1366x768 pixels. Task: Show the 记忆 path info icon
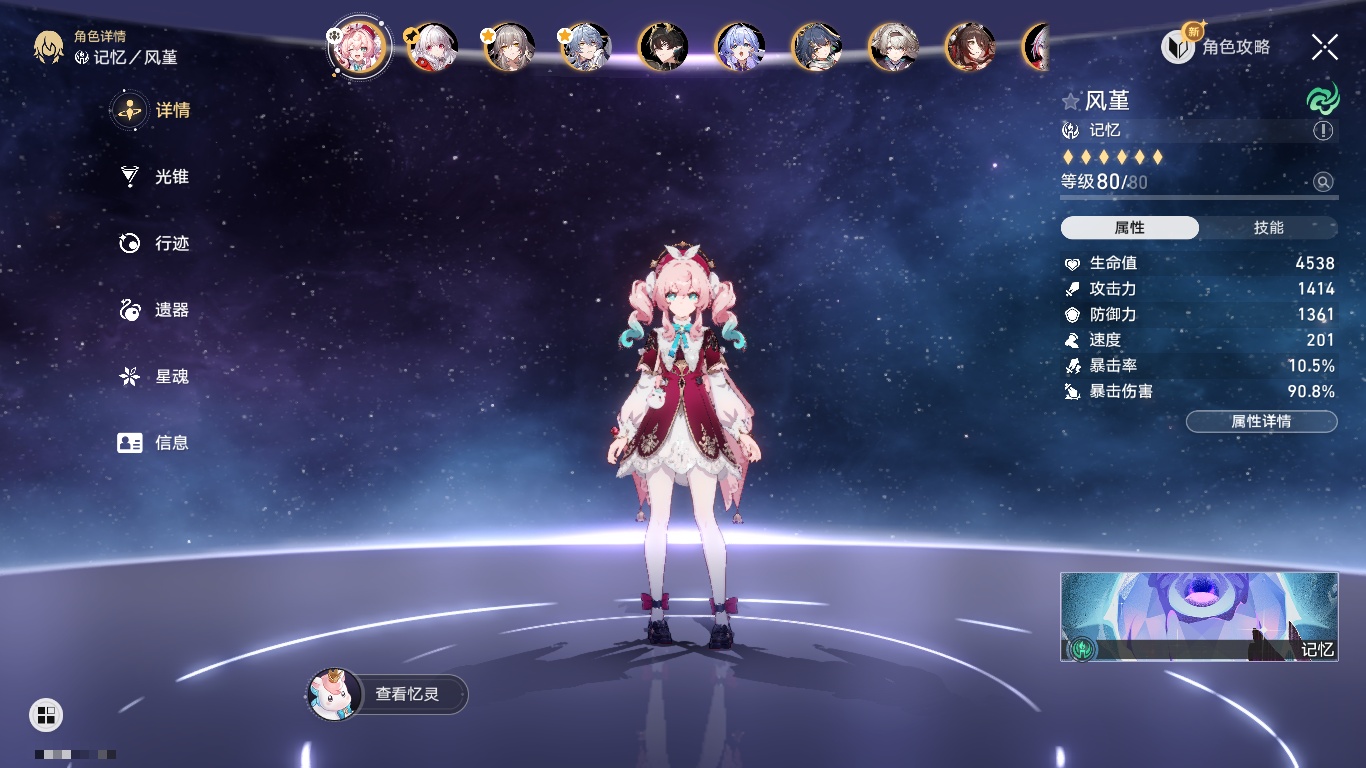pyautogui.click(x=1323, y=131)
